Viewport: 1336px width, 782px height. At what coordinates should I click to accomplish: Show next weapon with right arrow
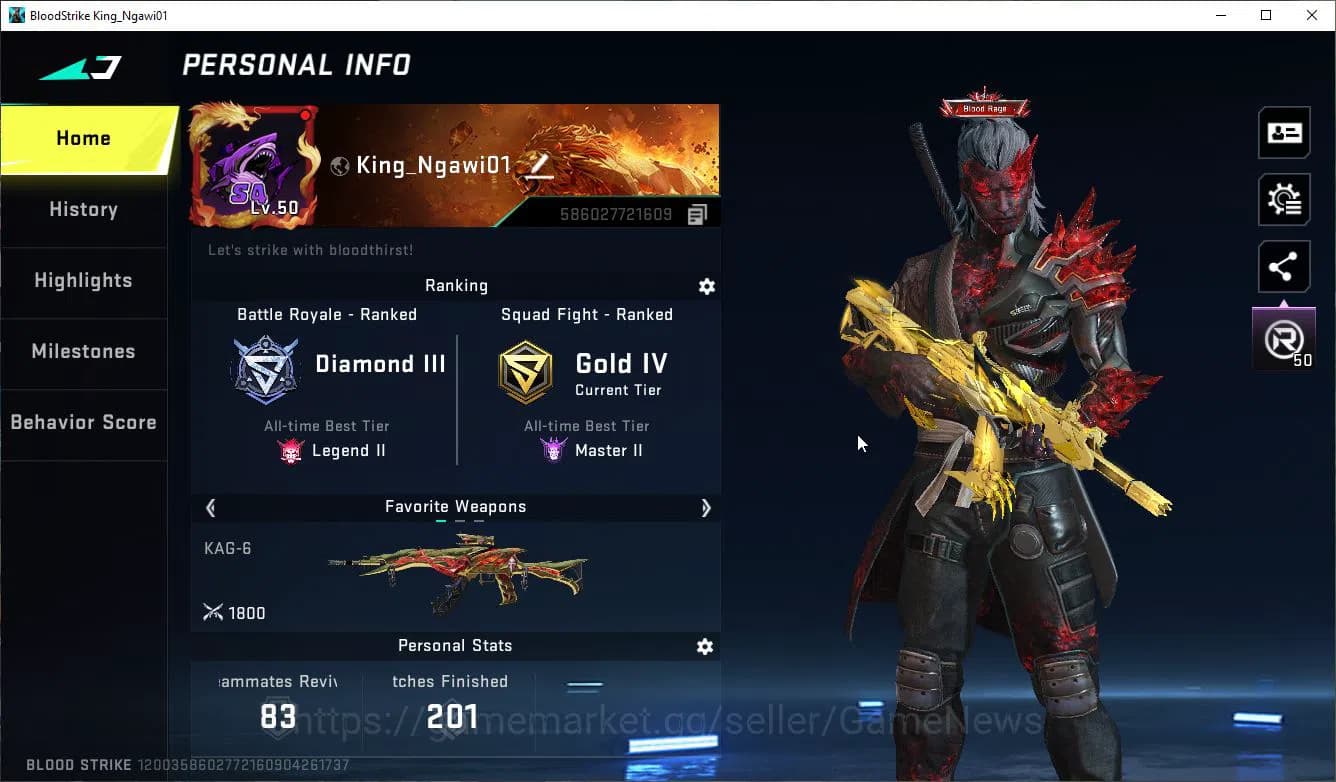[x=706, y=507]
